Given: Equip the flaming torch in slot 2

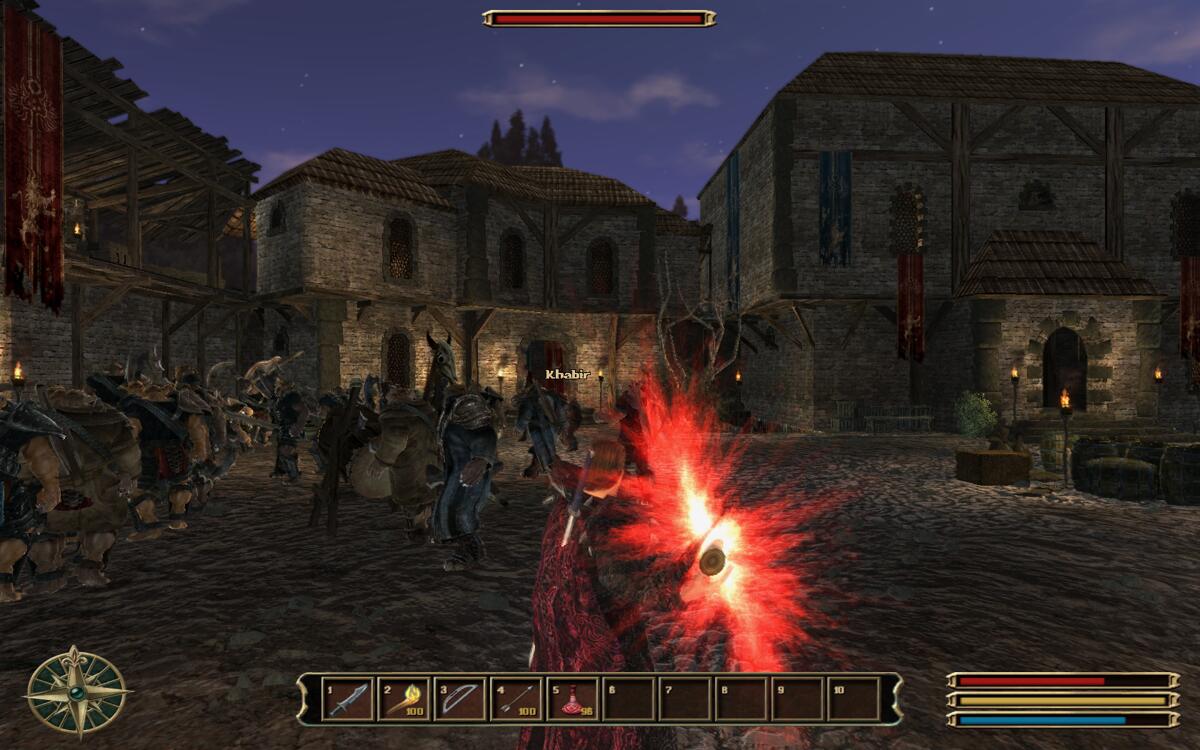Looking at the screenshot, I should 404,699.
